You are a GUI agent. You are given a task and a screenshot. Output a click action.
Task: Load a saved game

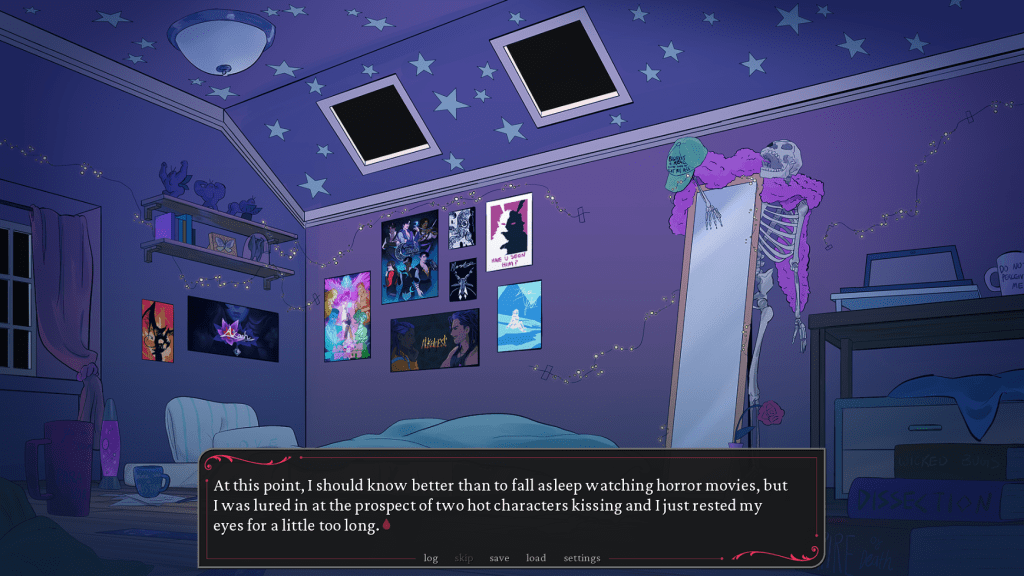coord(536,558)
